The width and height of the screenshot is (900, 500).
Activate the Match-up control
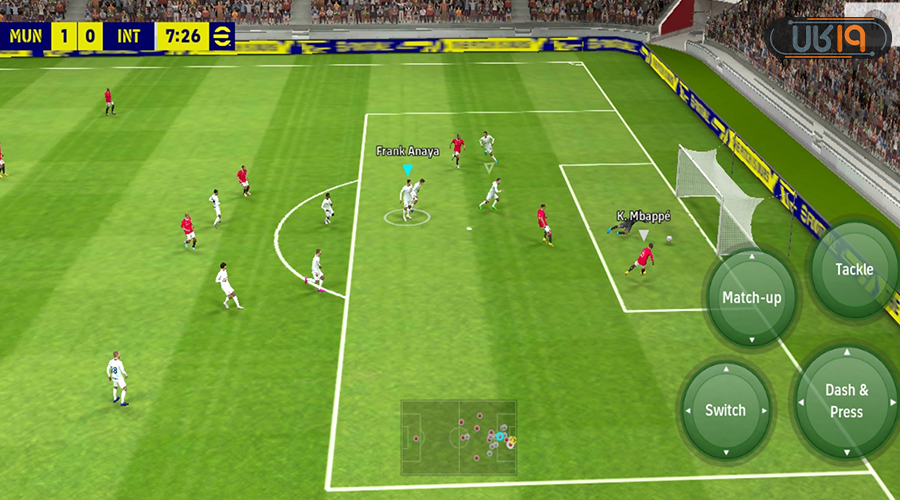click(752, 298)
